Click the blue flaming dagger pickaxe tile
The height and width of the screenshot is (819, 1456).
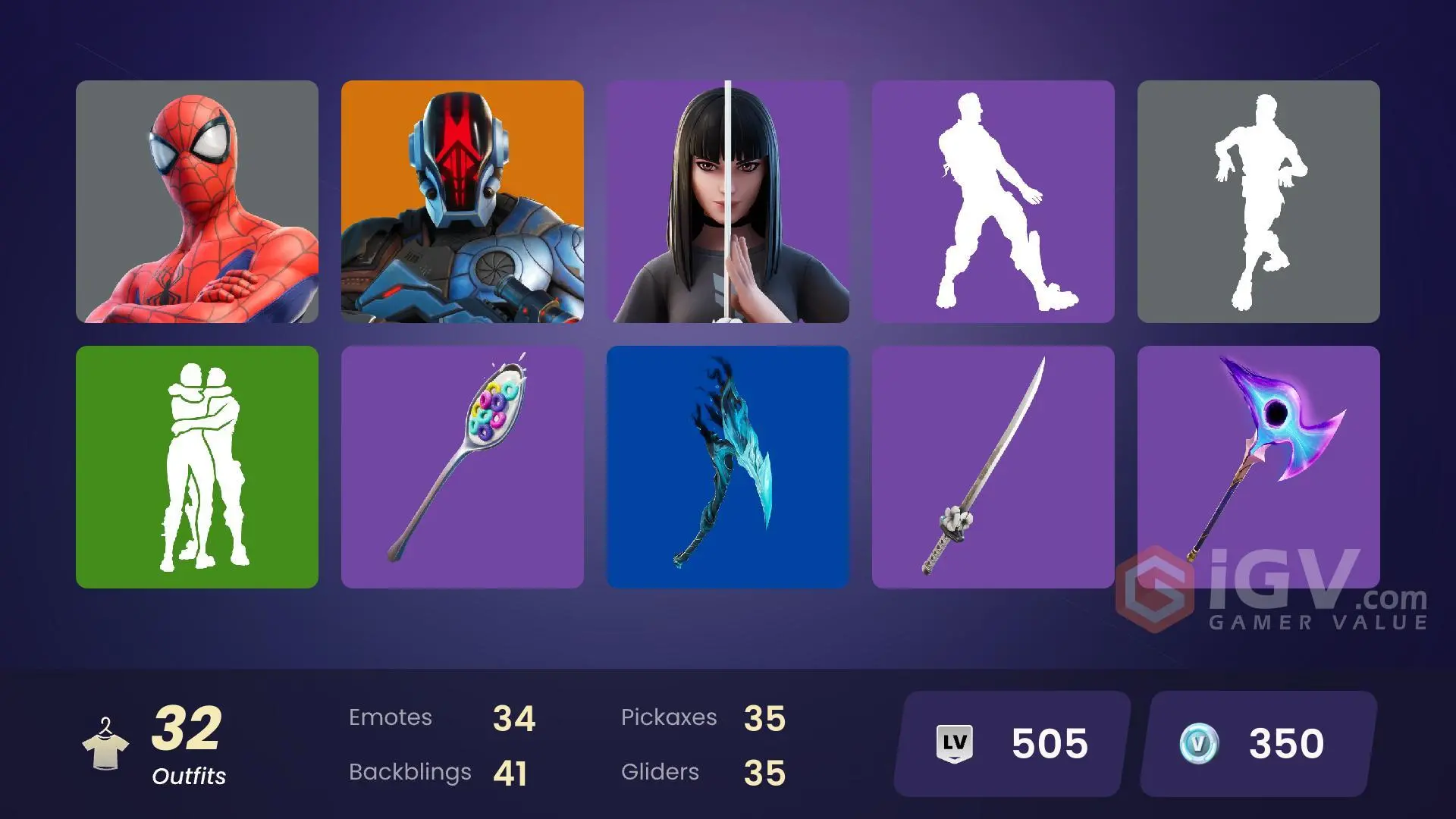pyautogui.click(x=728, y=466)
